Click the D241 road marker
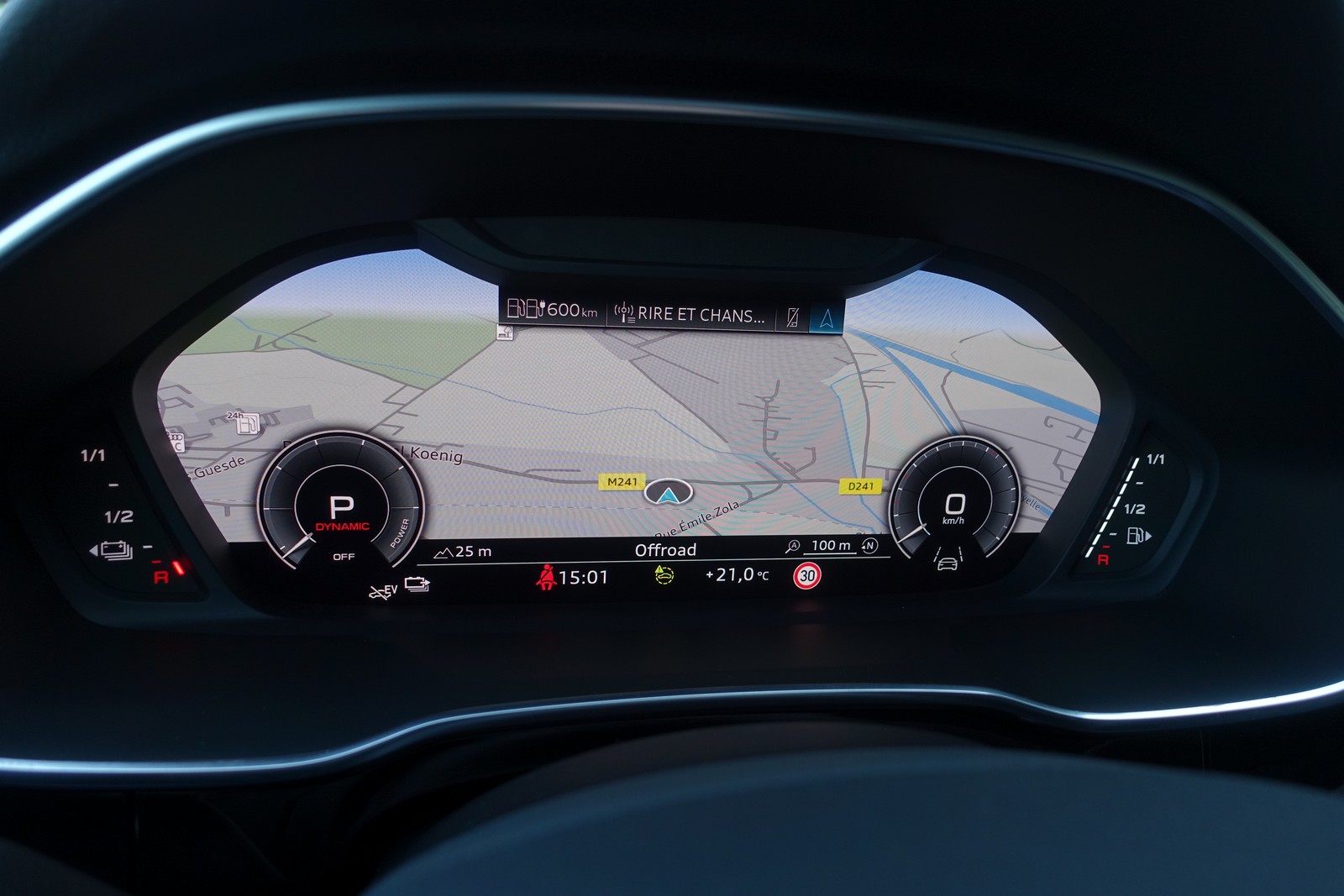The width and height of the screenshot is (1344, 896). pos(860,485)
